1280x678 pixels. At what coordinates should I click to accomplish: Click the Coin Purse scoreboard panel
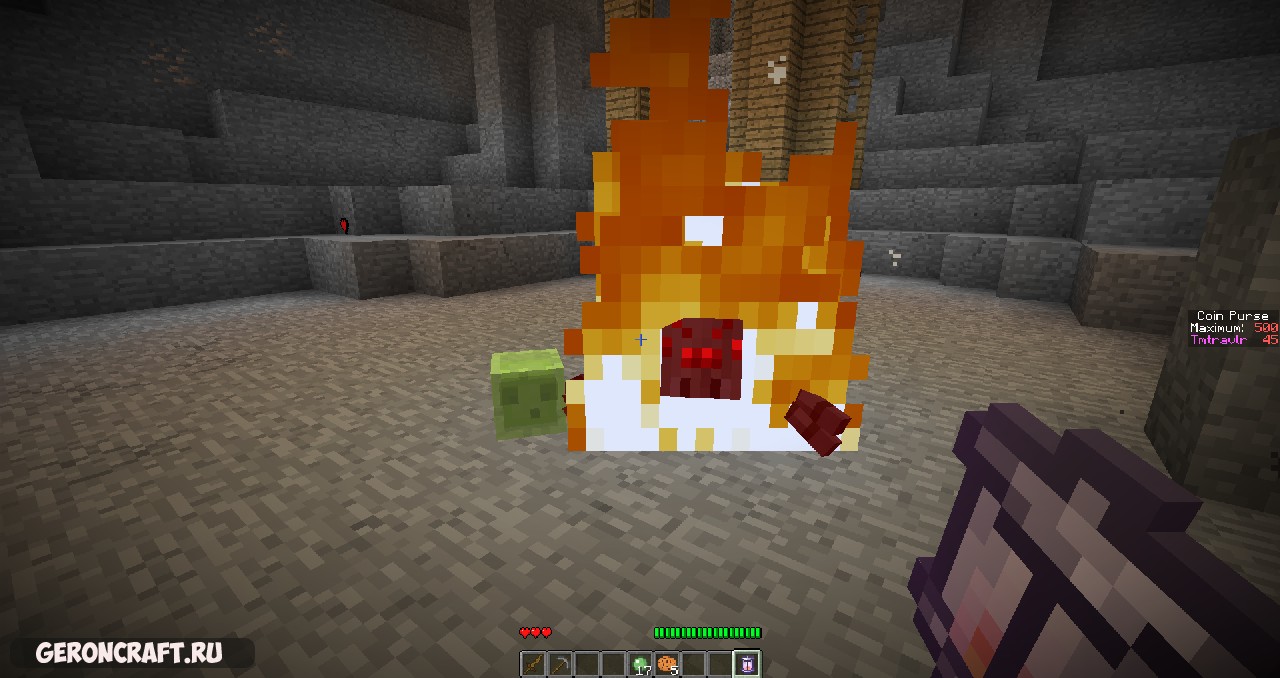coord(1233,328)
